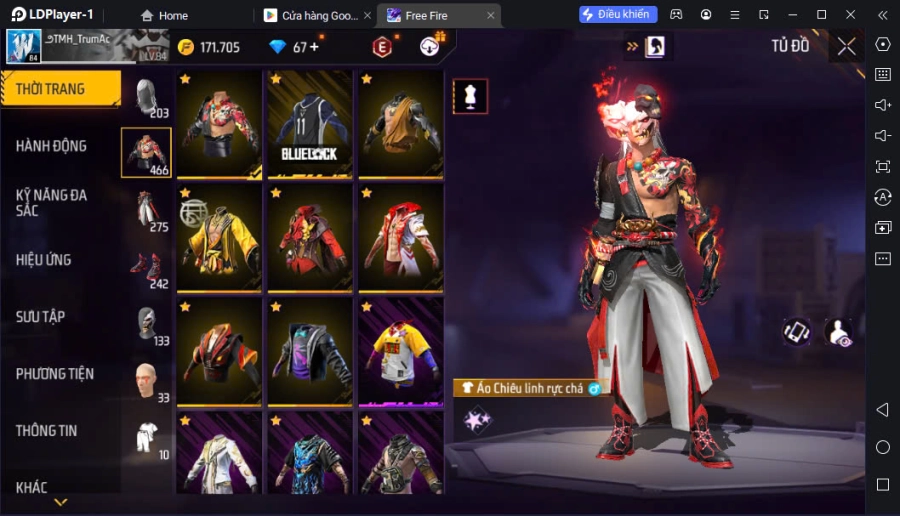The image size is (900, 516).
Task: Switch to Kỹ Năng Đa Sắc tab
Action: point(52,203)
